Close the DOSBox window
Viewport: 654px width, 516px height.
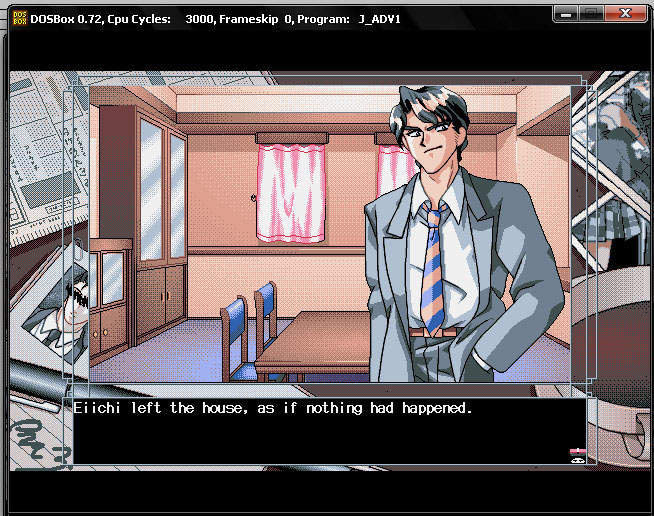(626, 15)
